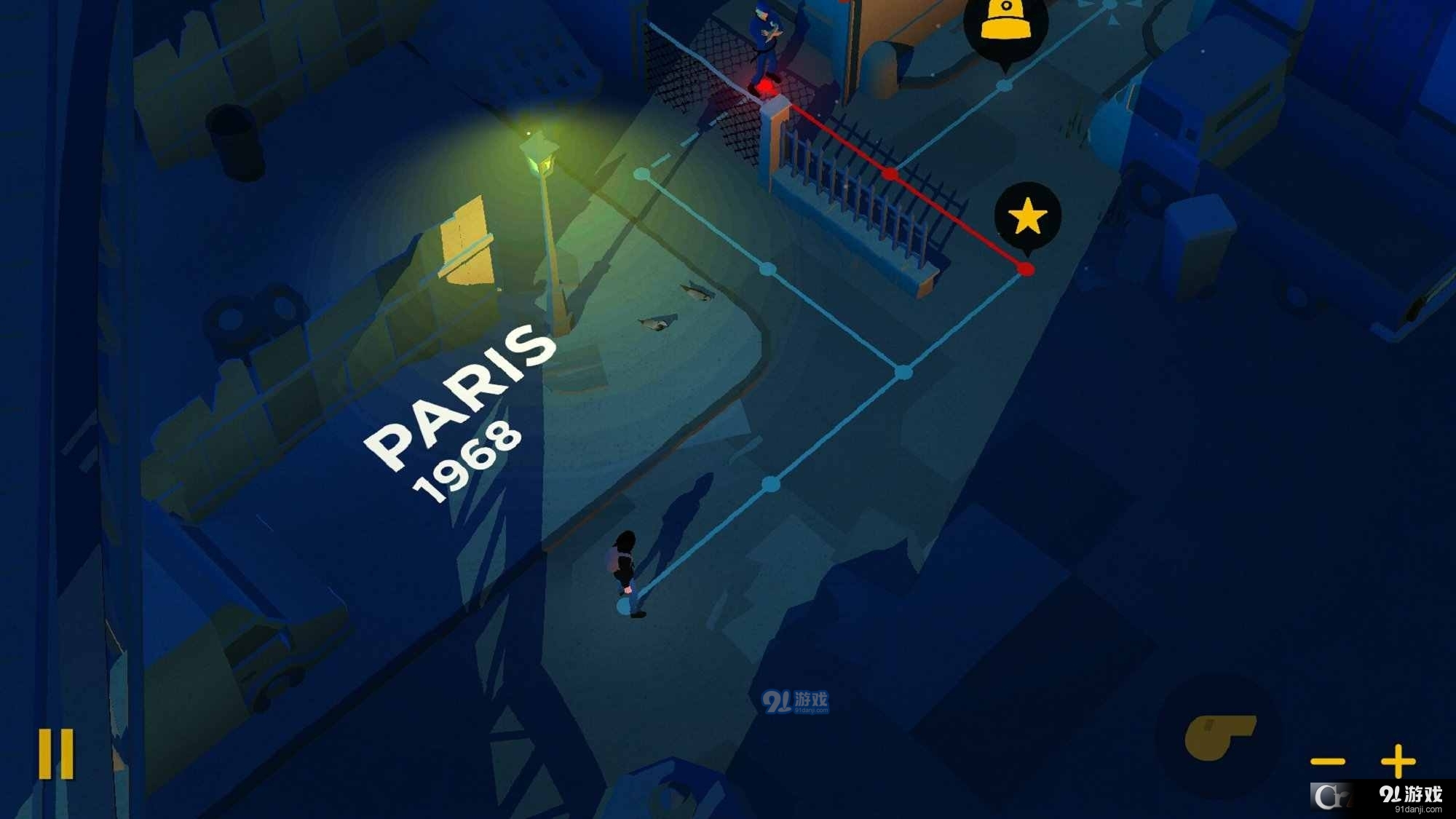
Task: Select the star objective marker
Action: pyautogui.click(x=1027, y=216)
